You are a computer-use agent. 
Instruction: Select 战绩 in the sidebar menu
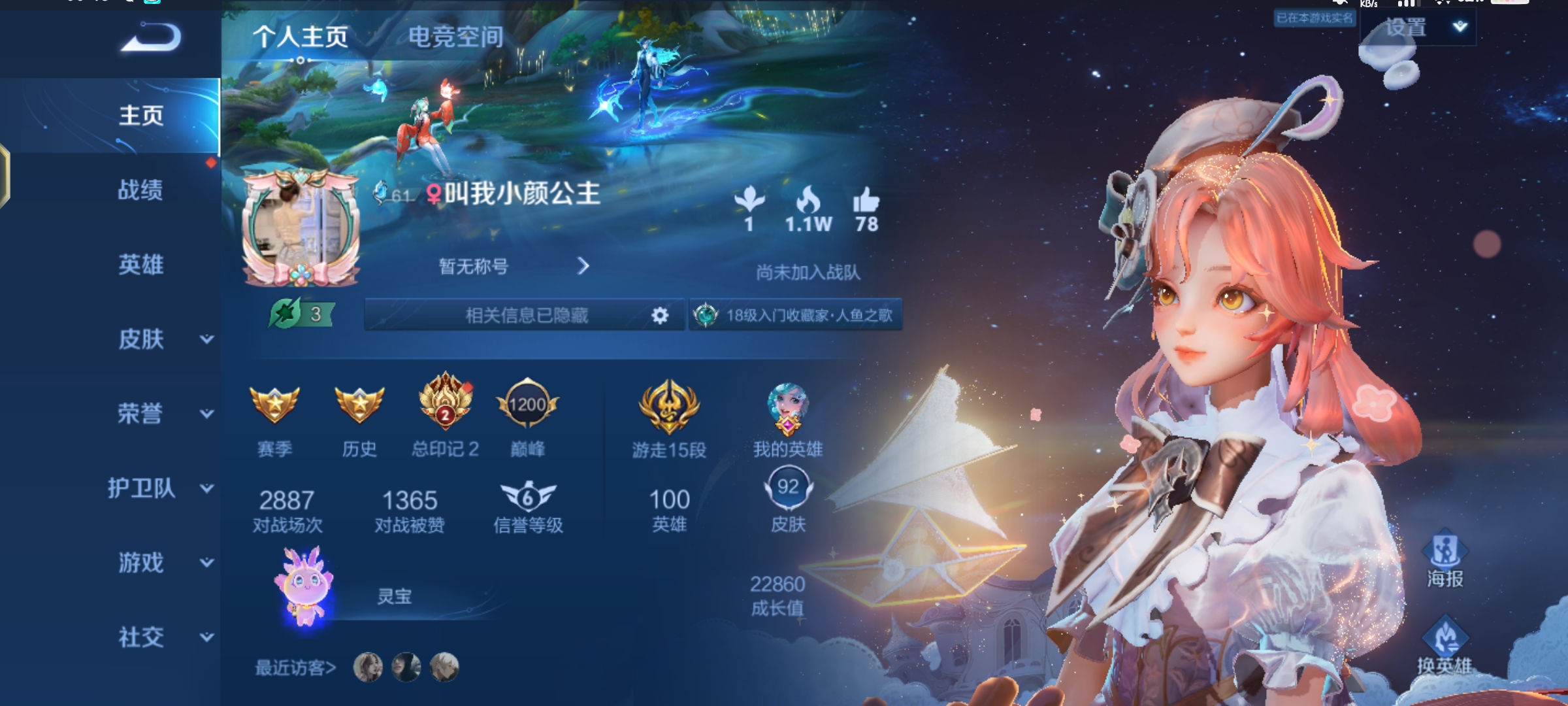pos(140,190)
